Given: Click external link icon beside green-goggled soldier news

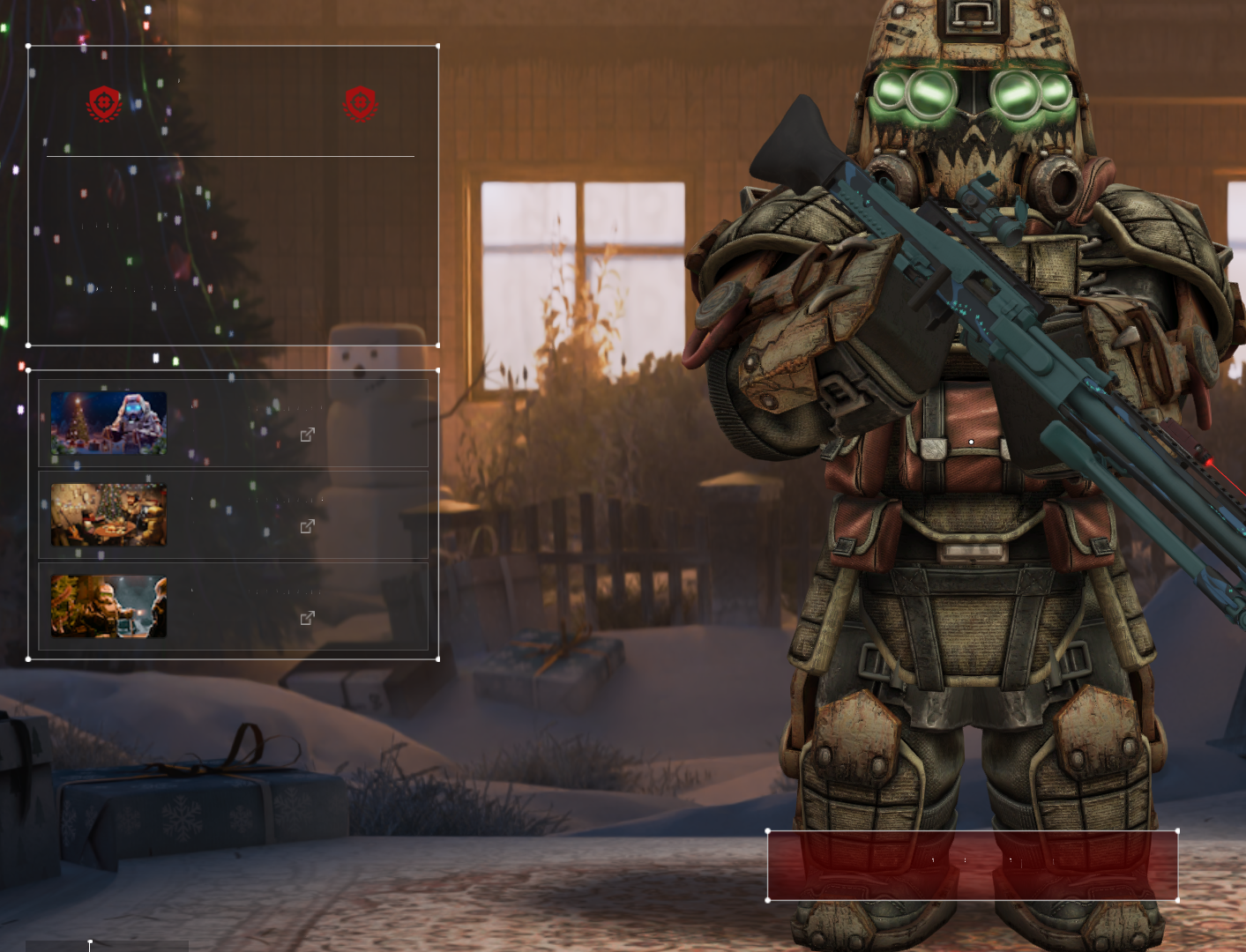Looking at the screenshot, I should [x=307, y=618].
